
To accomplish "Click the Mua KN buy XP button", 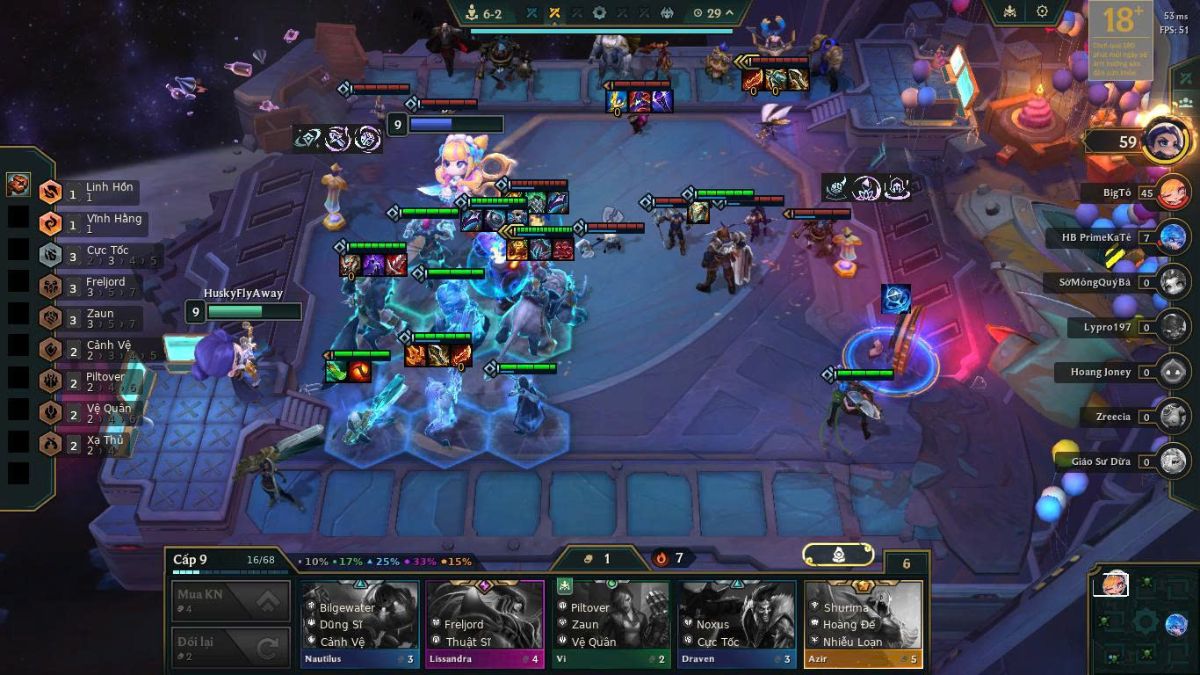I will (231, 601).
